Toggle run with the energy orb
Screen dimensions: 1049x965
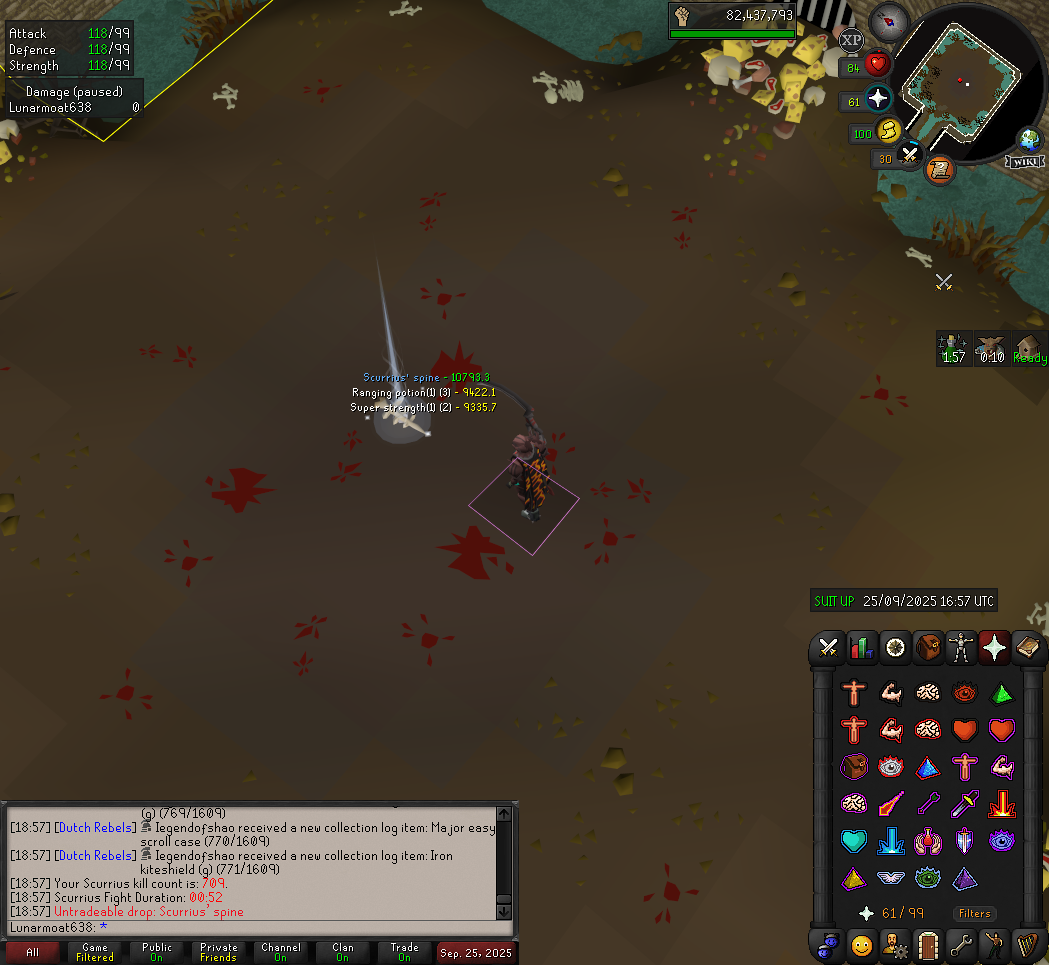[x=888, y=131]
